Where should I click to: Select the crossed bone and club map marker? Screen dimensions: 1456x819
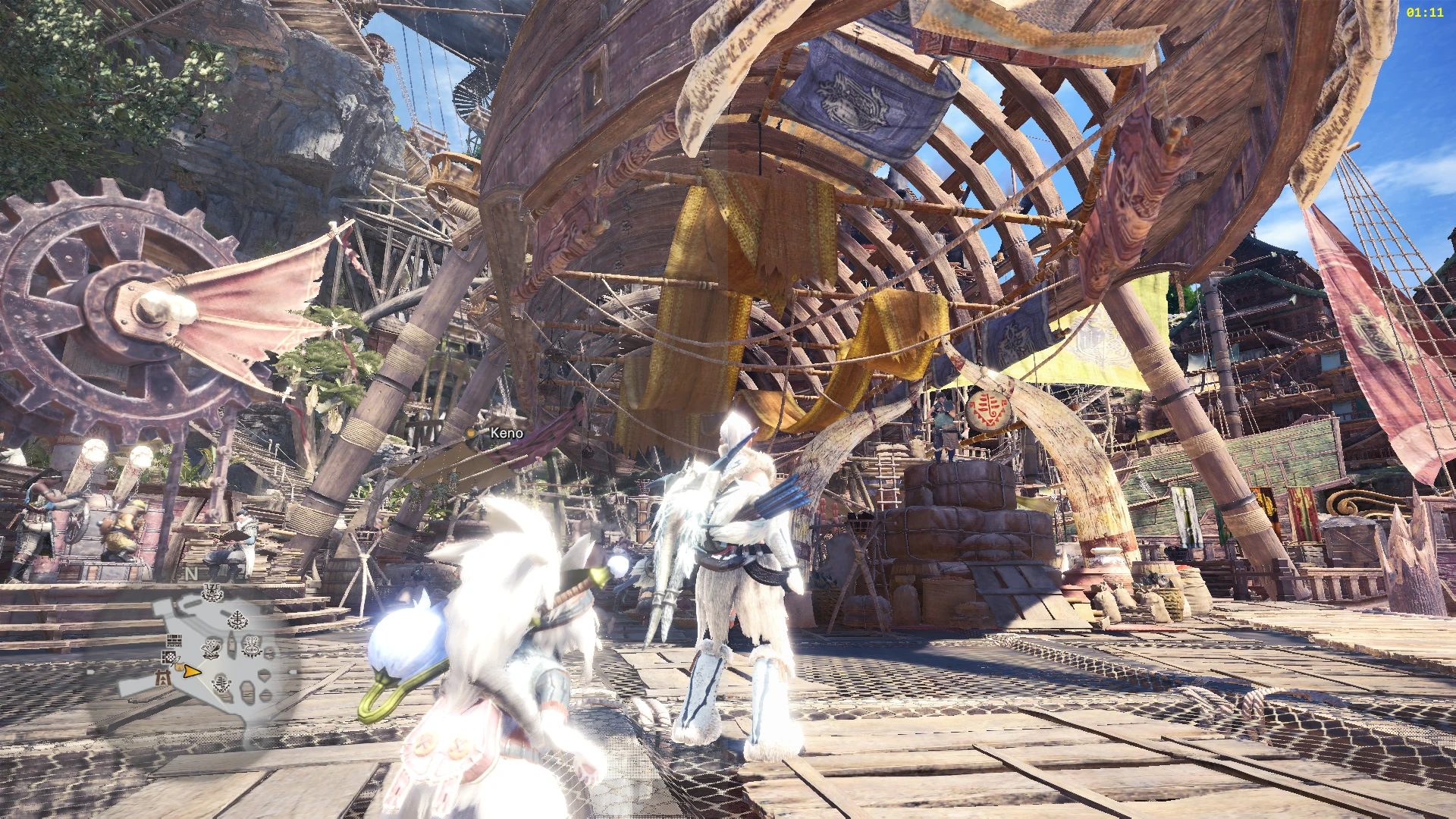point(211,649)
